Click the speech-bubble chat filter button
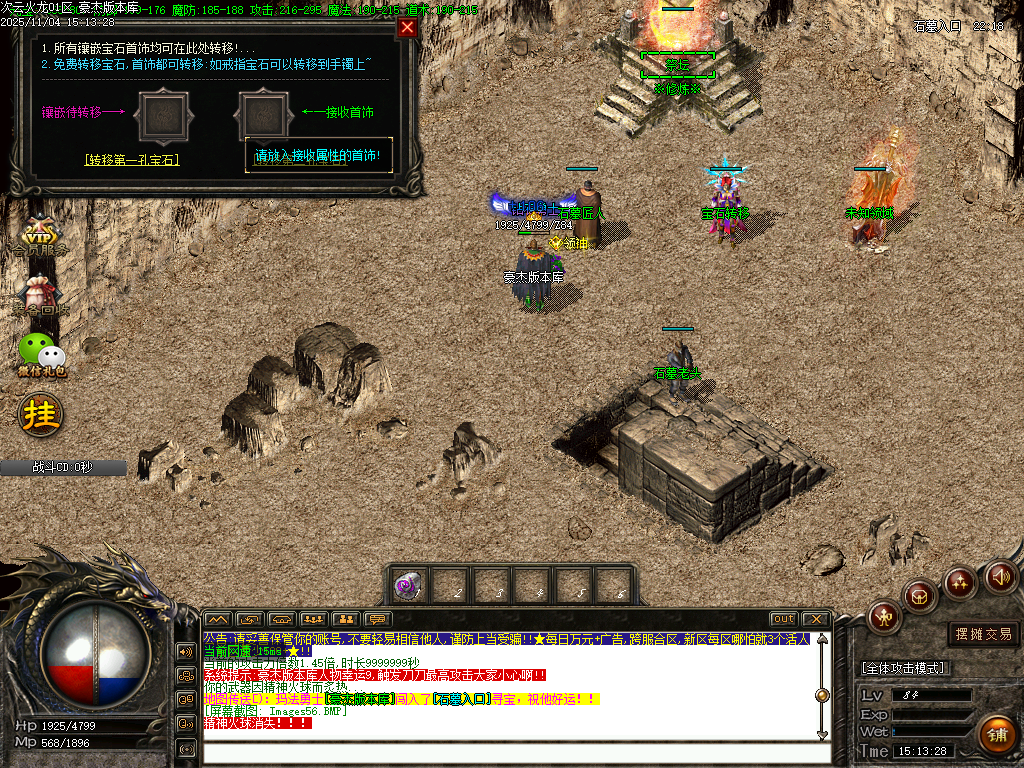 tap(376, 619)
